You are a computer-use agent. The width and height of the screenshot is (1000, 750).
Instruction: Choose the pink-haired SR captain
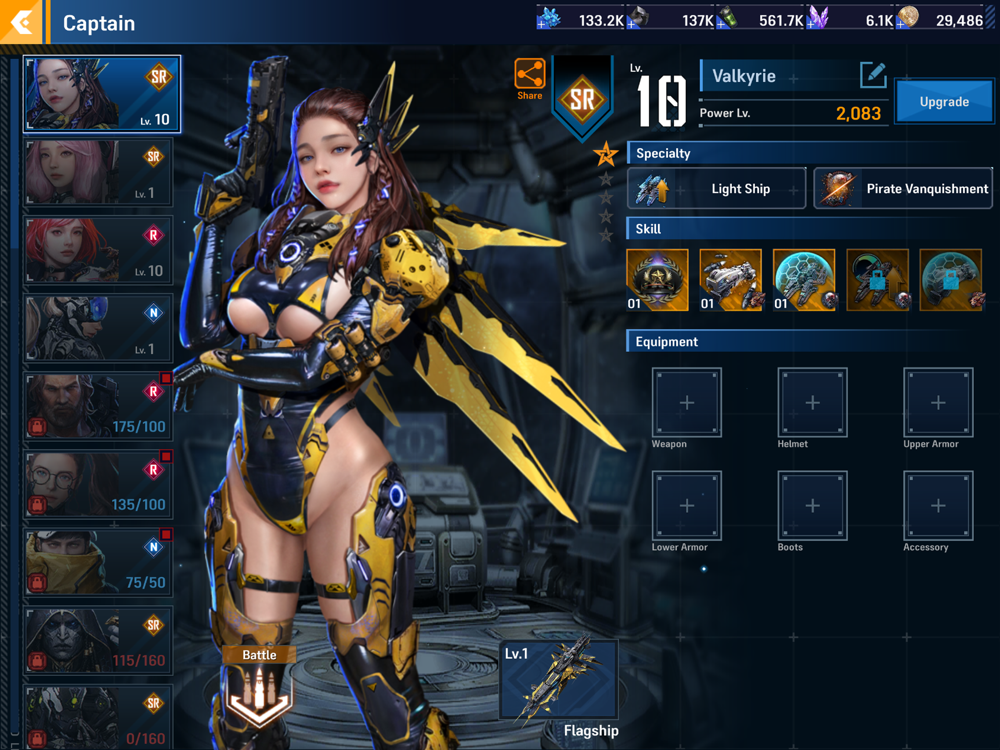click(x=99, y=172)
